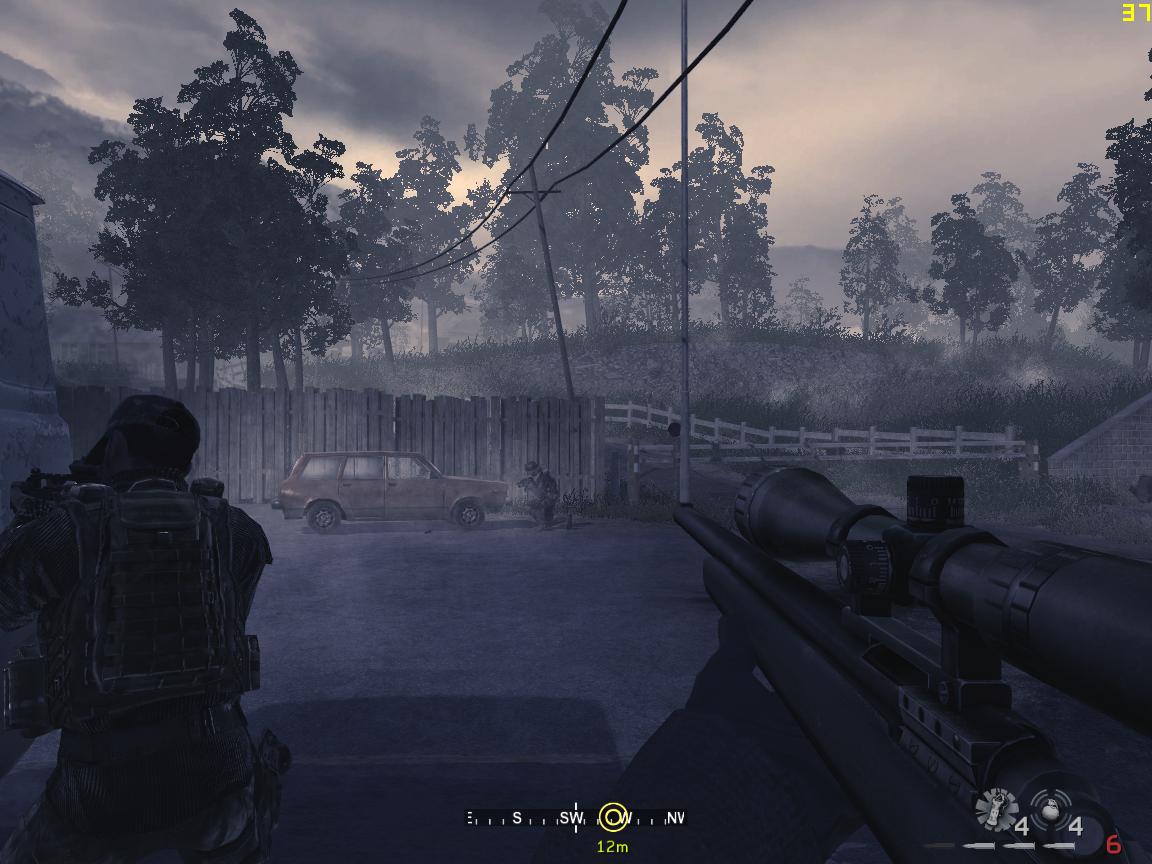1152x864 pixels.
Task: Click the yellow objective marker on compass
Action: [613, 817]
